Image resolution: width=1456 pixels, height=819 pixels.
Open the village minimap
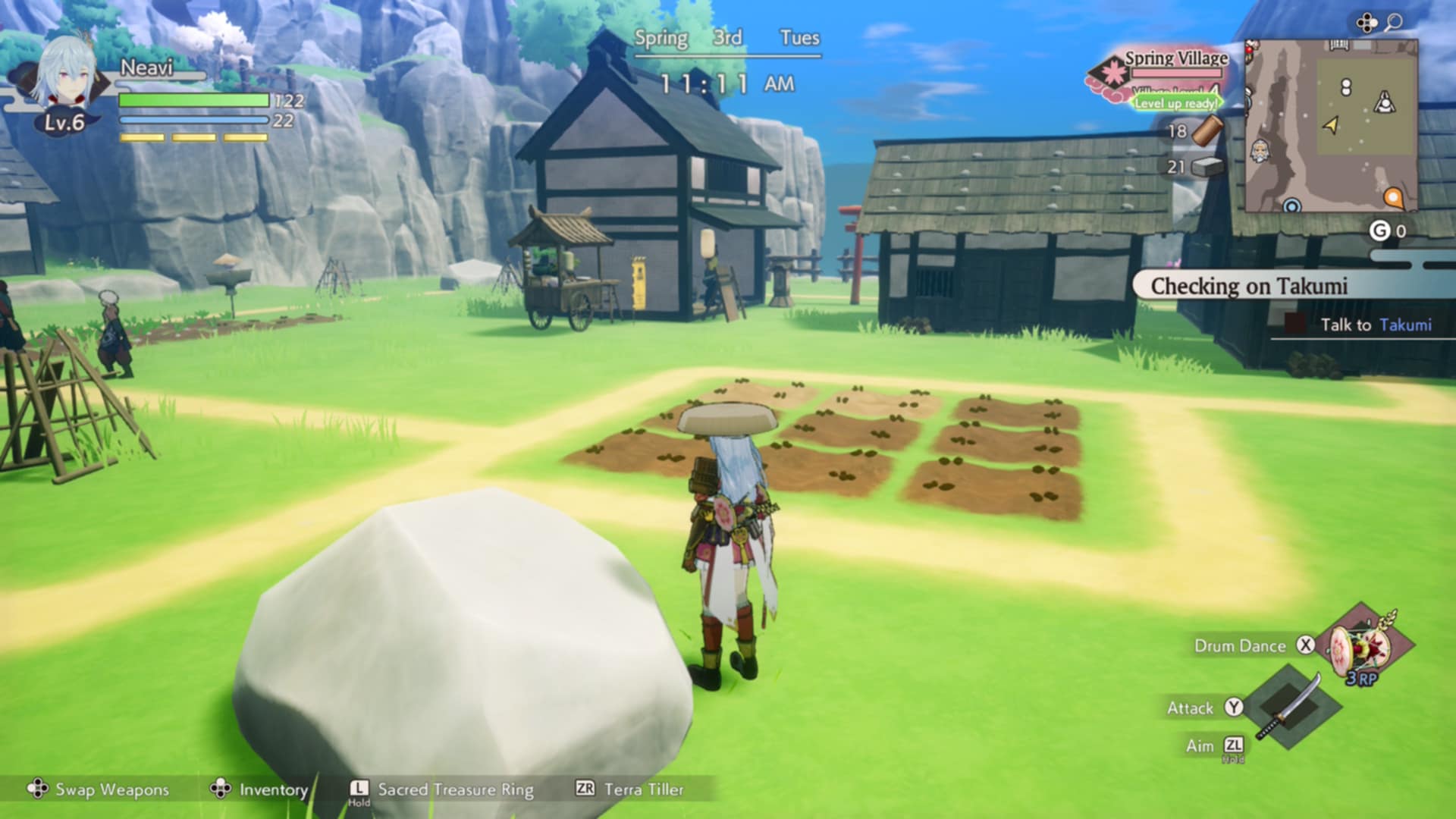pyautogui.click(x=1332, y=126)
